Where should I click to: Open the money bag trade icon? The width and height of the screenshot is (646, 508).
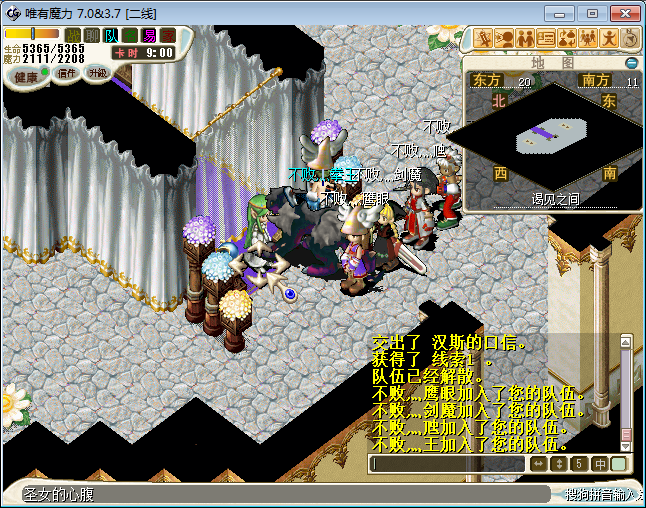[567, 39]
